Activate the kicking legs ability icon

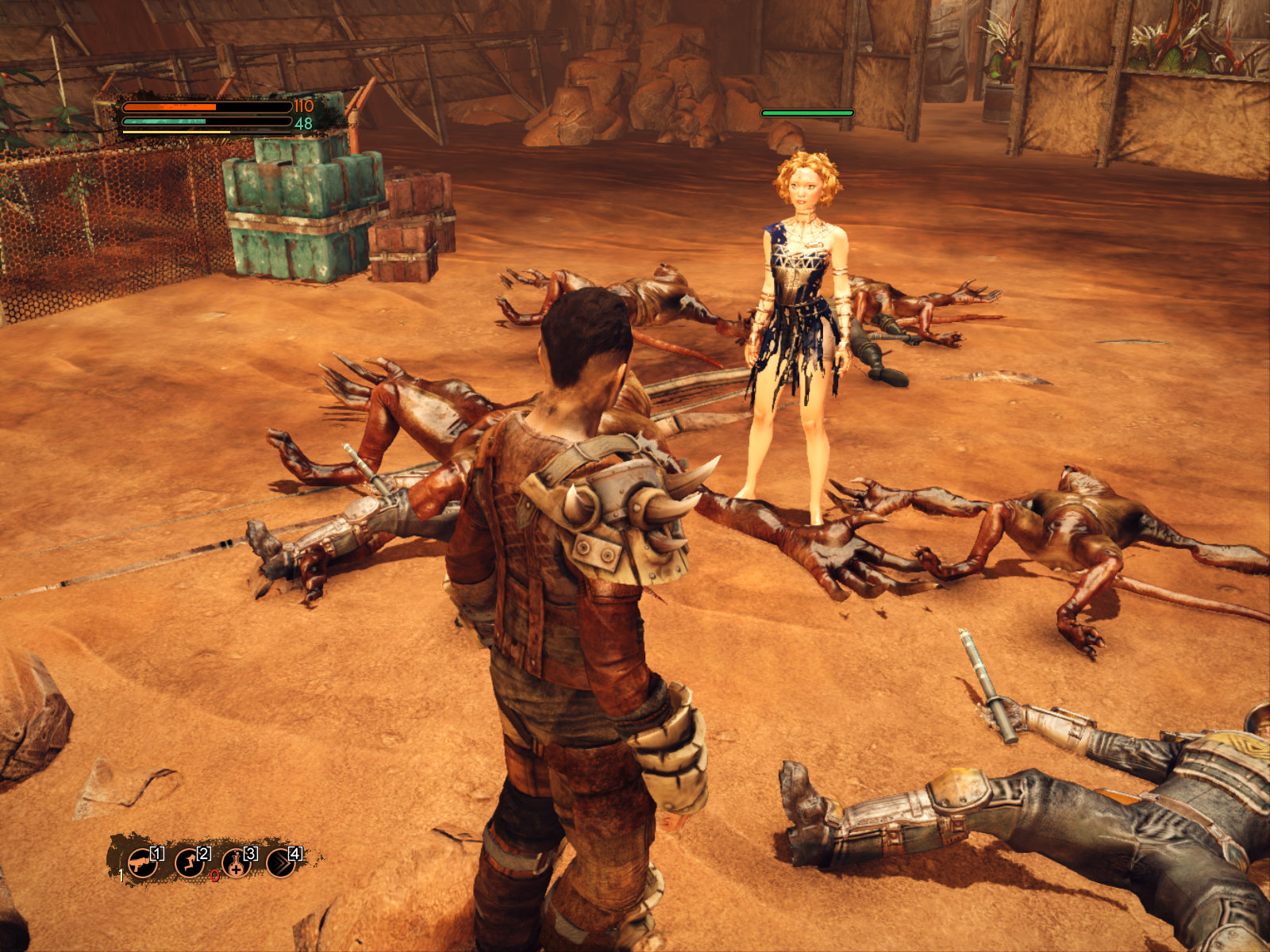(x=188, y=862)
